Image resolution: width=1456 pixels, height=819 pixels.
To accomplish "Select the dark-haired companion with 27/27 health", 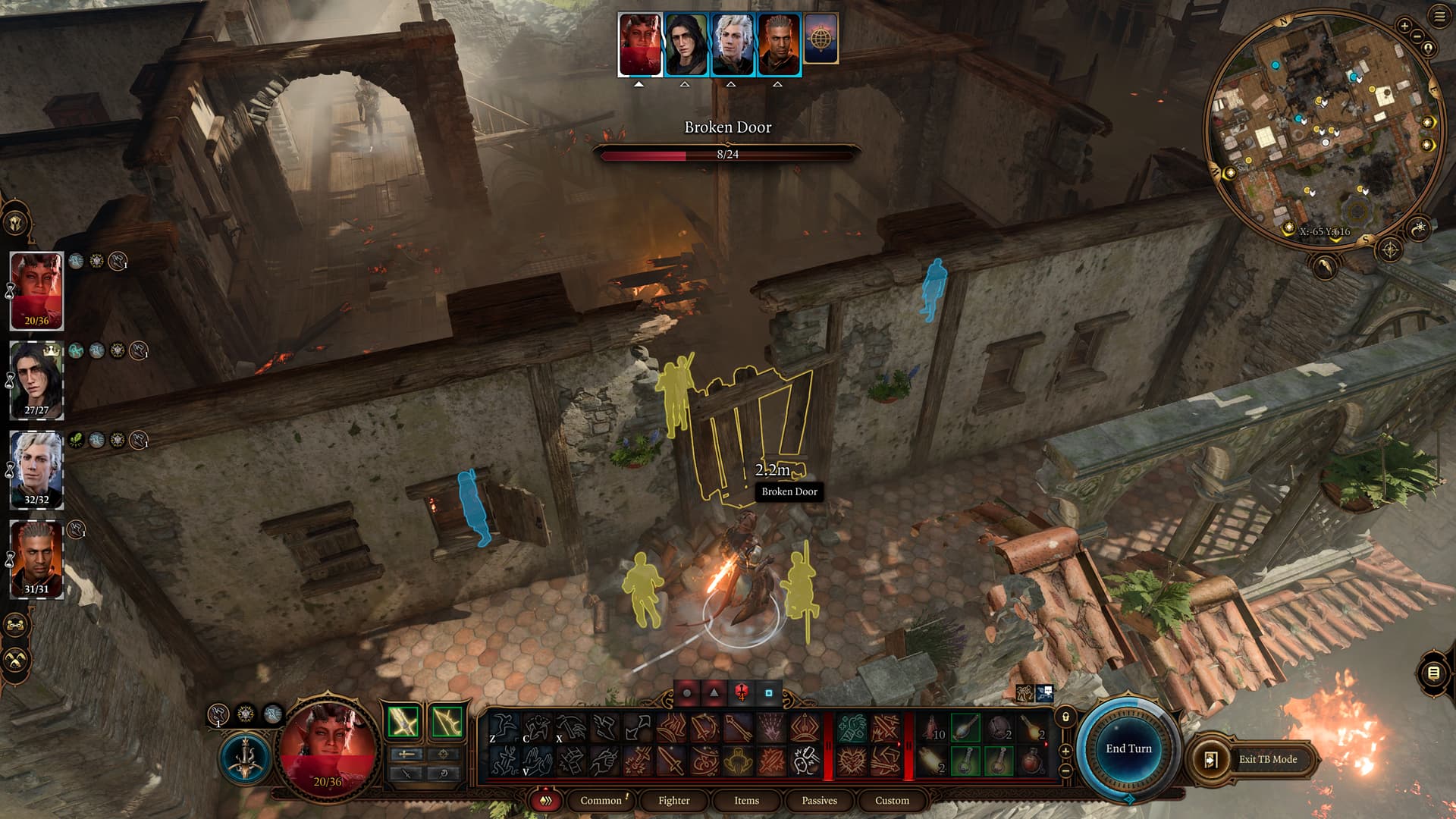I will (36, 381).
